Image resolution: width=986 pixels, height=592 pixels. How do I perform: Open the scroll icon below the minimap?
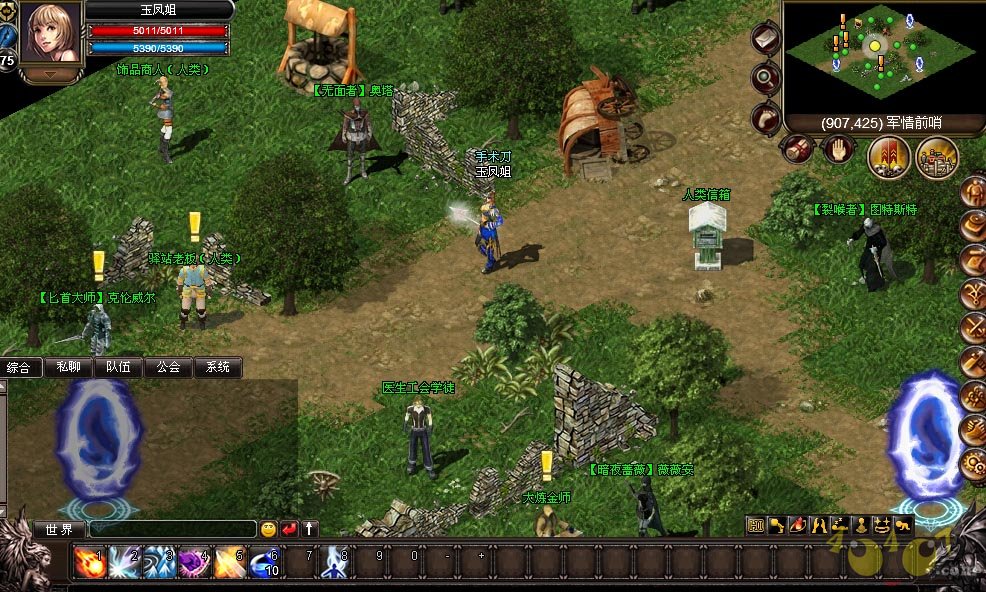pos(797,150)
